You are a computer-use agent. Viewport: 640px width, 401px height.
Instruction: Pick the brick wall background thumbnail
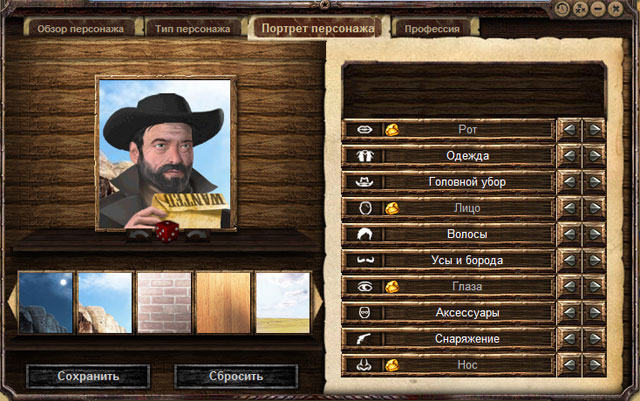(x=163, y=303)
